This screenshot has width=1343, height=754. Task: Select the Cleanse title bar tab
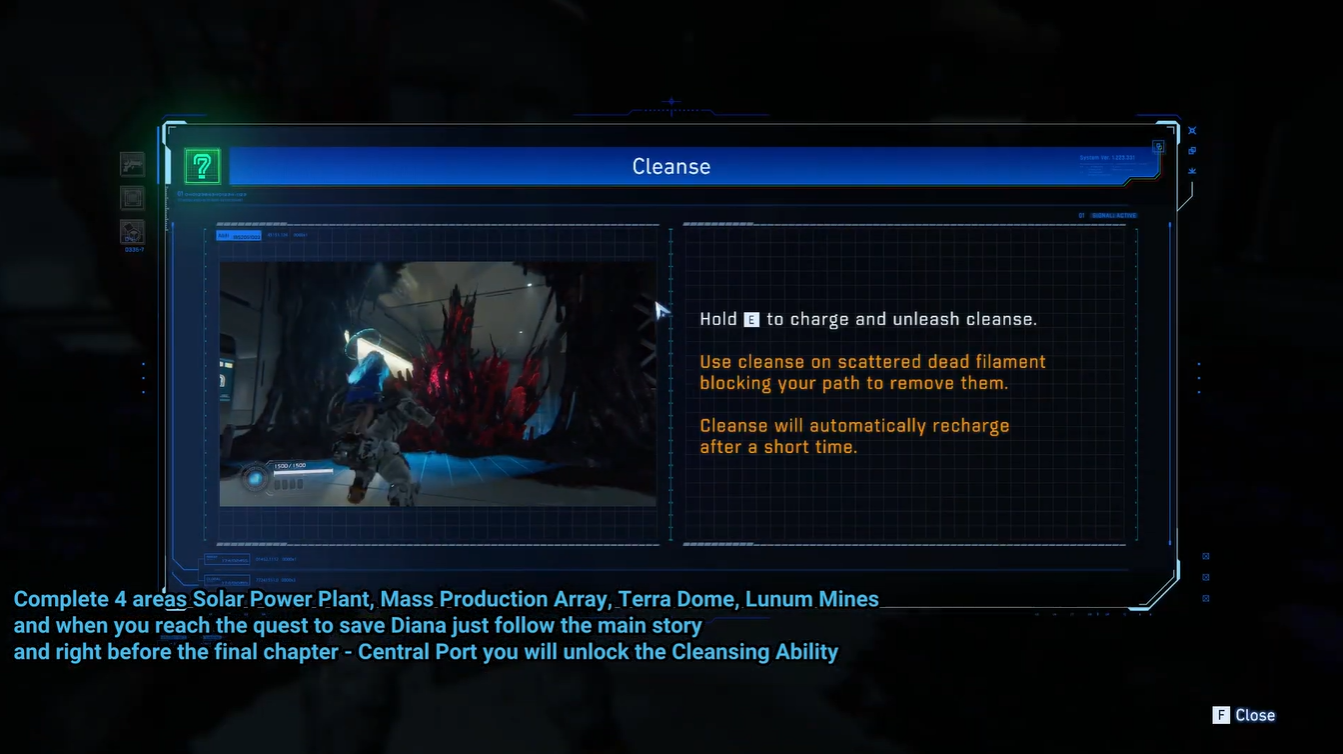pyautogui.click(x=671, y=166)
